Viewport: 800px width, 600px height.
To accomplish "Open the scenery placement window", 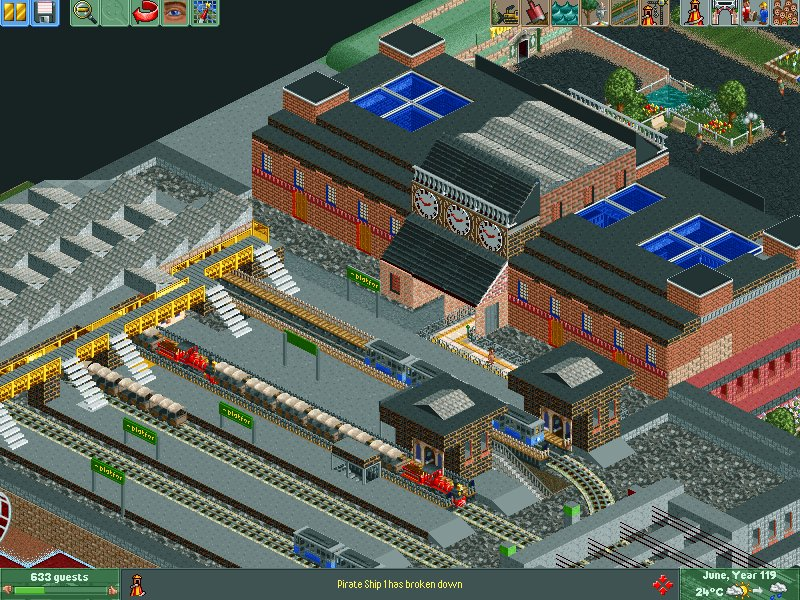I will click(595, 13).
